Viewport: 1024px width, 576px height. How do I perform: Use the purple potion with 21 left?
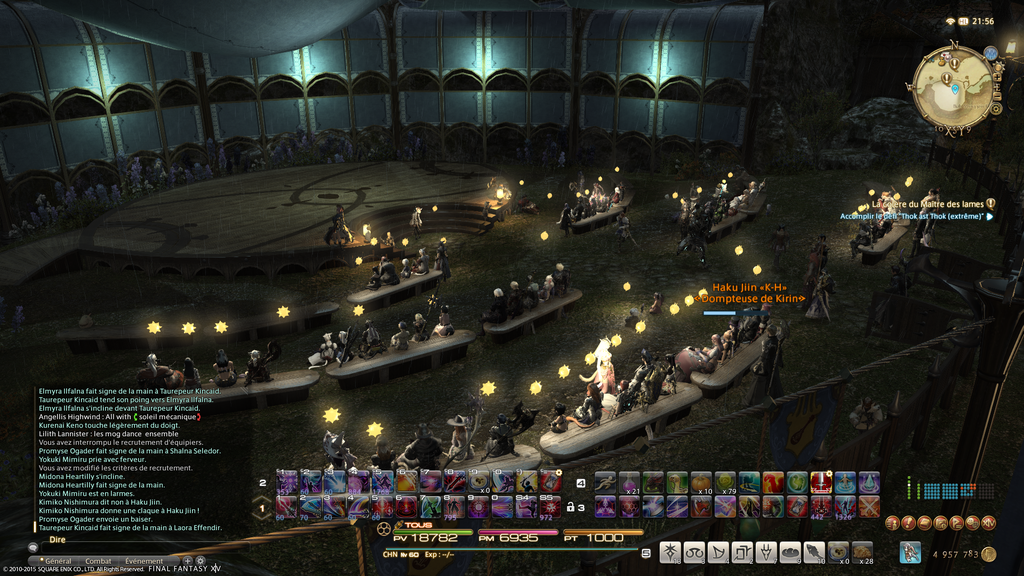628,483
